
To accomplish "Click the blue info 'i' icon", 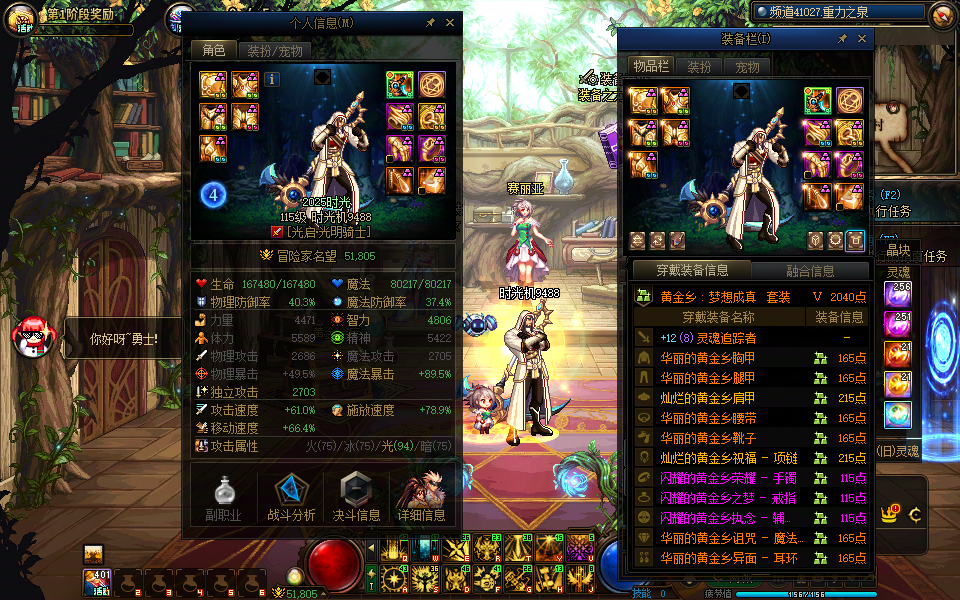I will [x=272, y=79].
